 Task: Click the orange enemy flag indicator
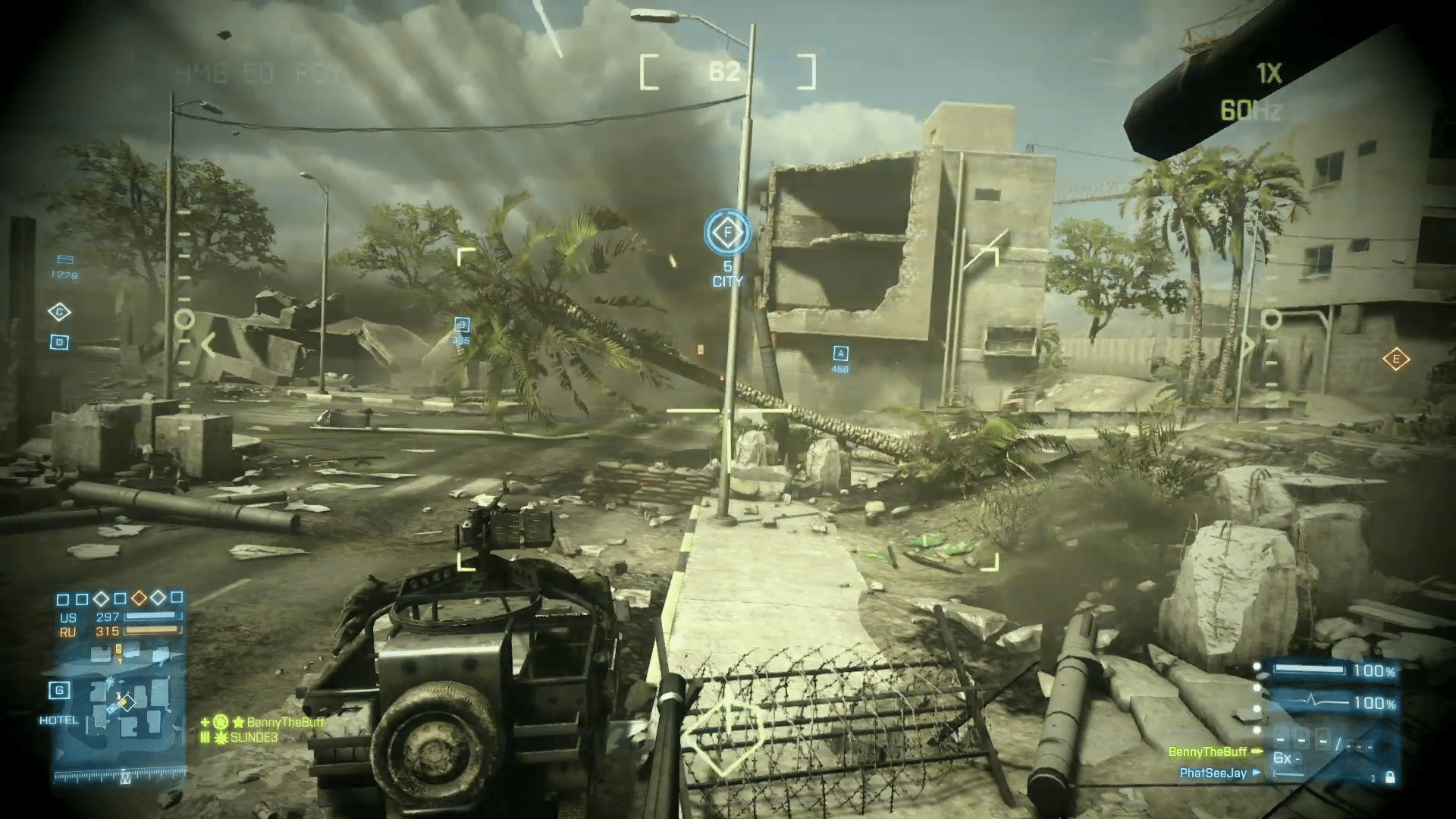[139, 598]
